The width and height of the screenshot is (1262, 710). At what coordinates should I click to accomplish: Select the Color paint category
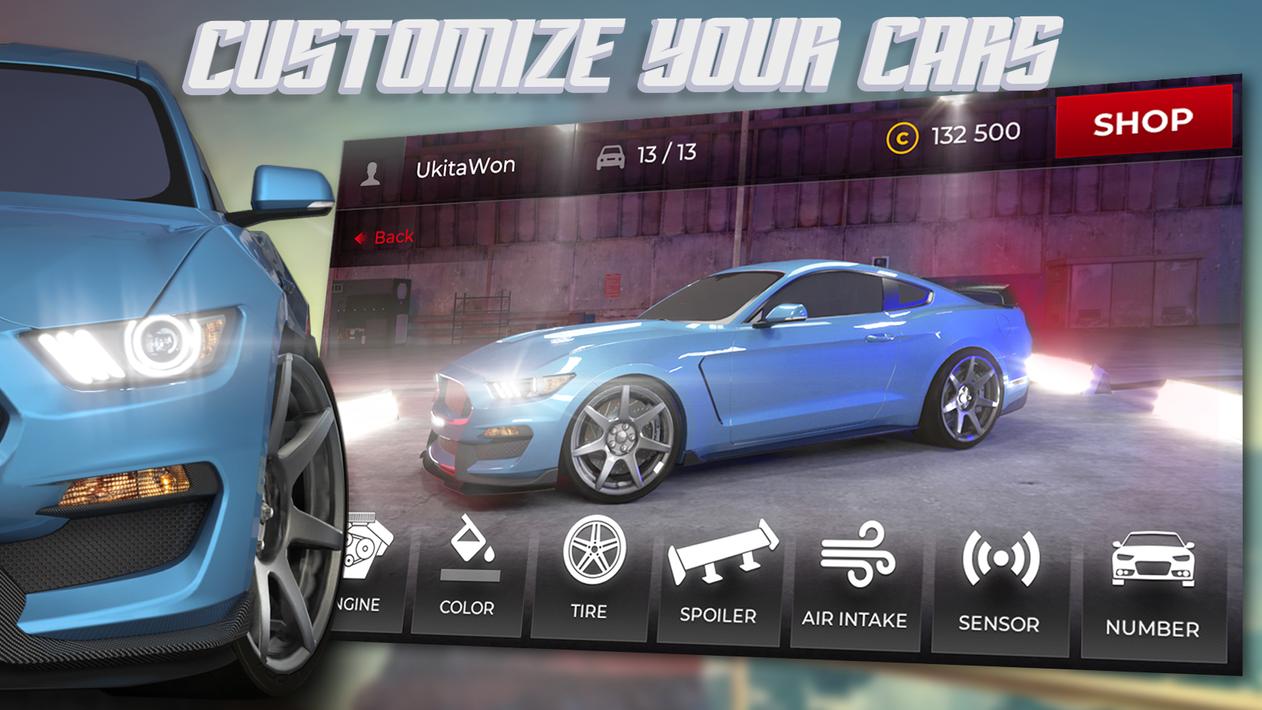click(467, 574)
